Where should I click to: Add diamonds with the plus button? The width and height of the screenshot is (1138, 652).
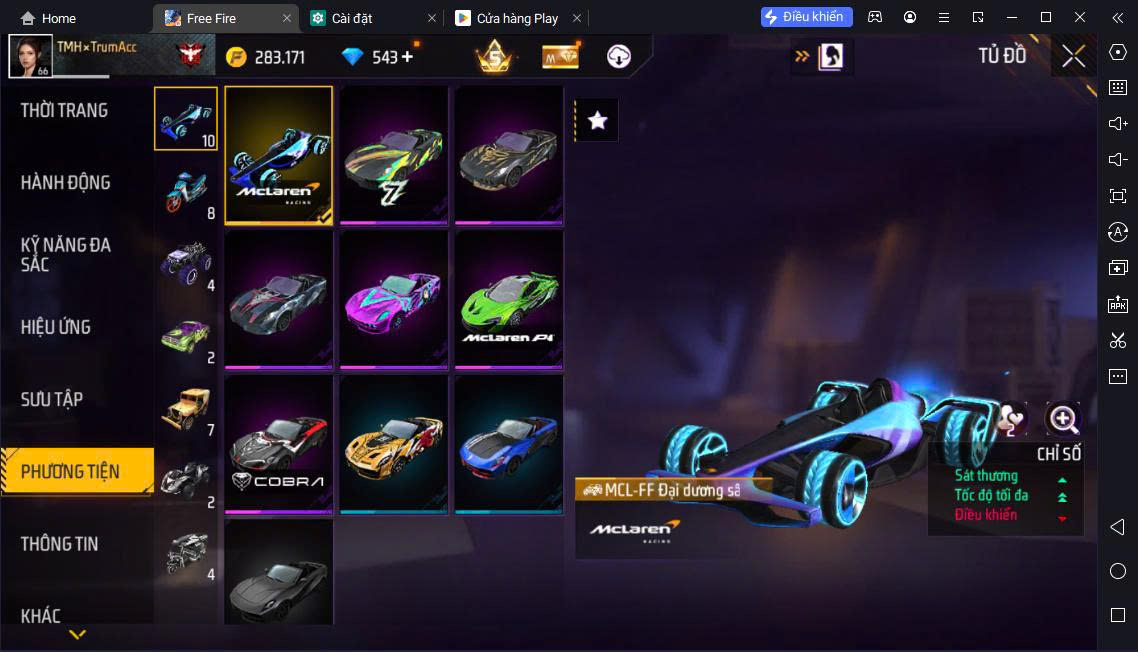pos(407,57)
